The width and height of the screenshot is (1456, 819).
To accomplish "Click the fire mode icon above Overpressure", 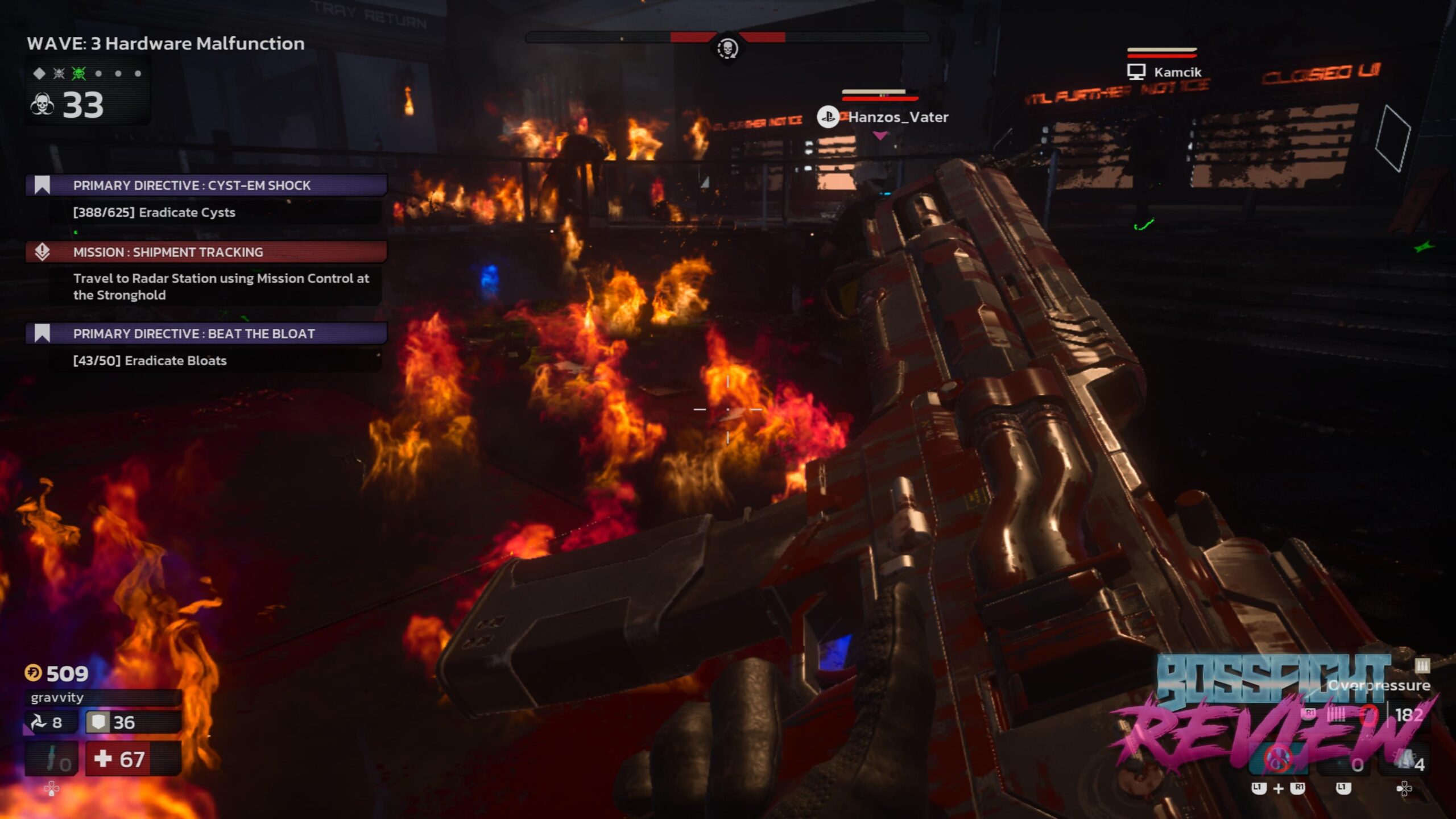I will point(1422,665).
